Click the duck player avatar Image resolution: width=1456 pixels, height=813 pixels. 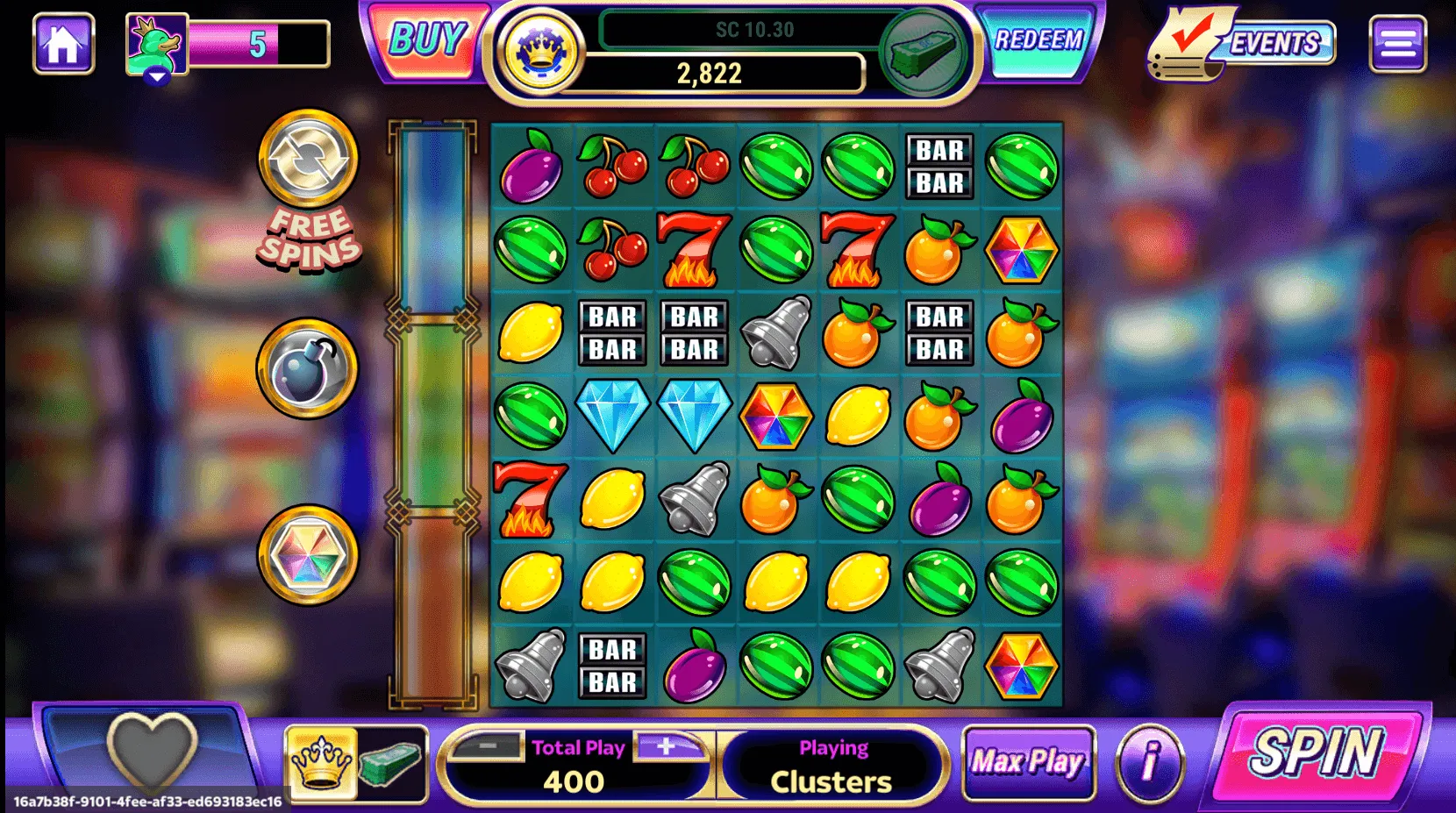click(x=157, y=45)
